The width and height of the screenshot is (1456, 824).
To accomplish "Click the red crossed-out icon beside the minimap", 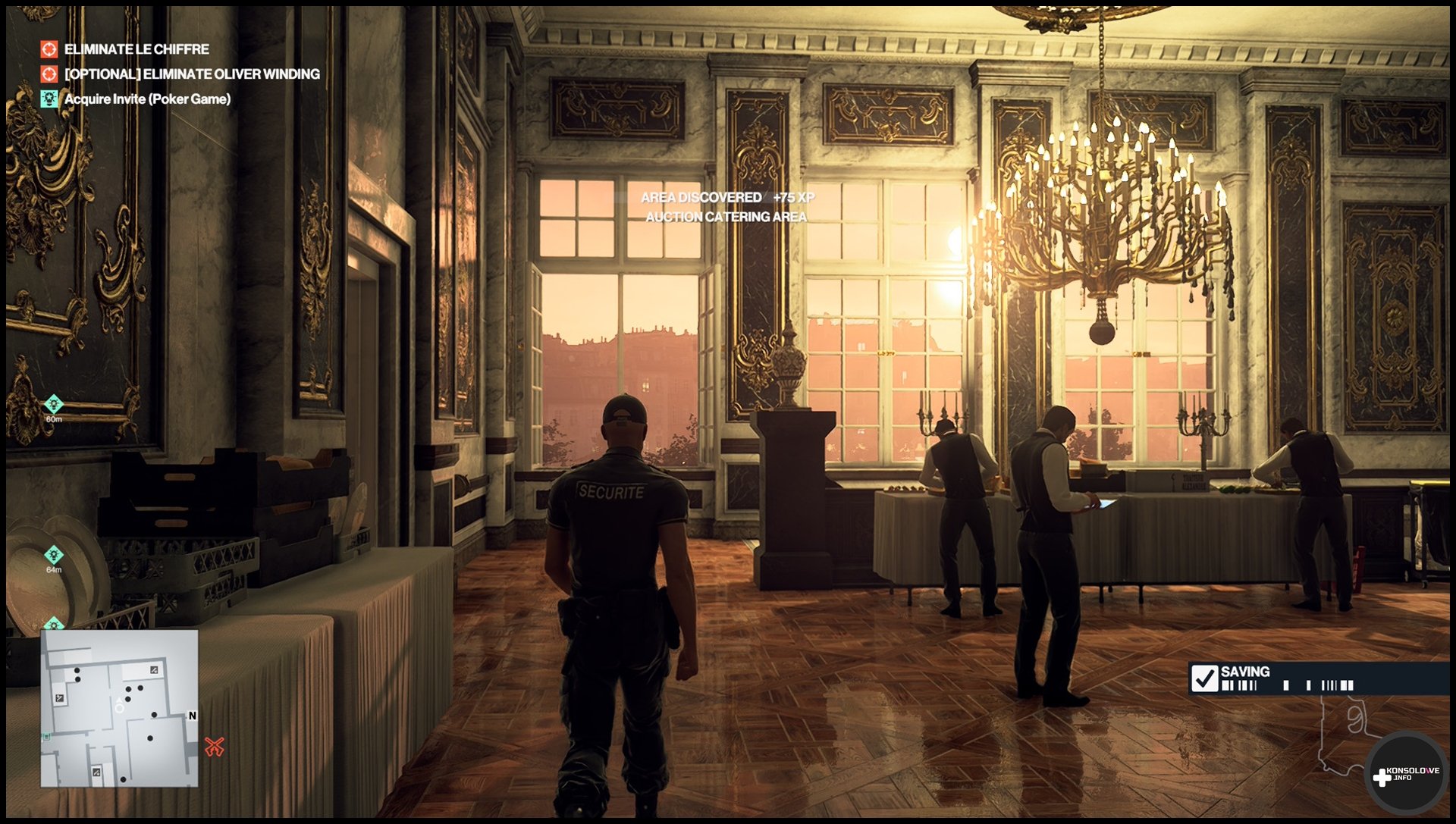I will point(215,747).
